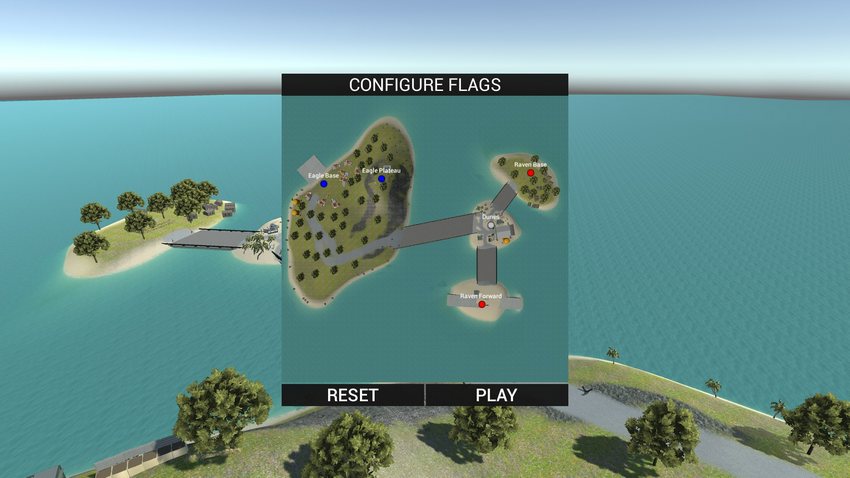Reset the flag configuration
Image resolution: width=850 pixels, height=478 pixels.
click(353, 395)
